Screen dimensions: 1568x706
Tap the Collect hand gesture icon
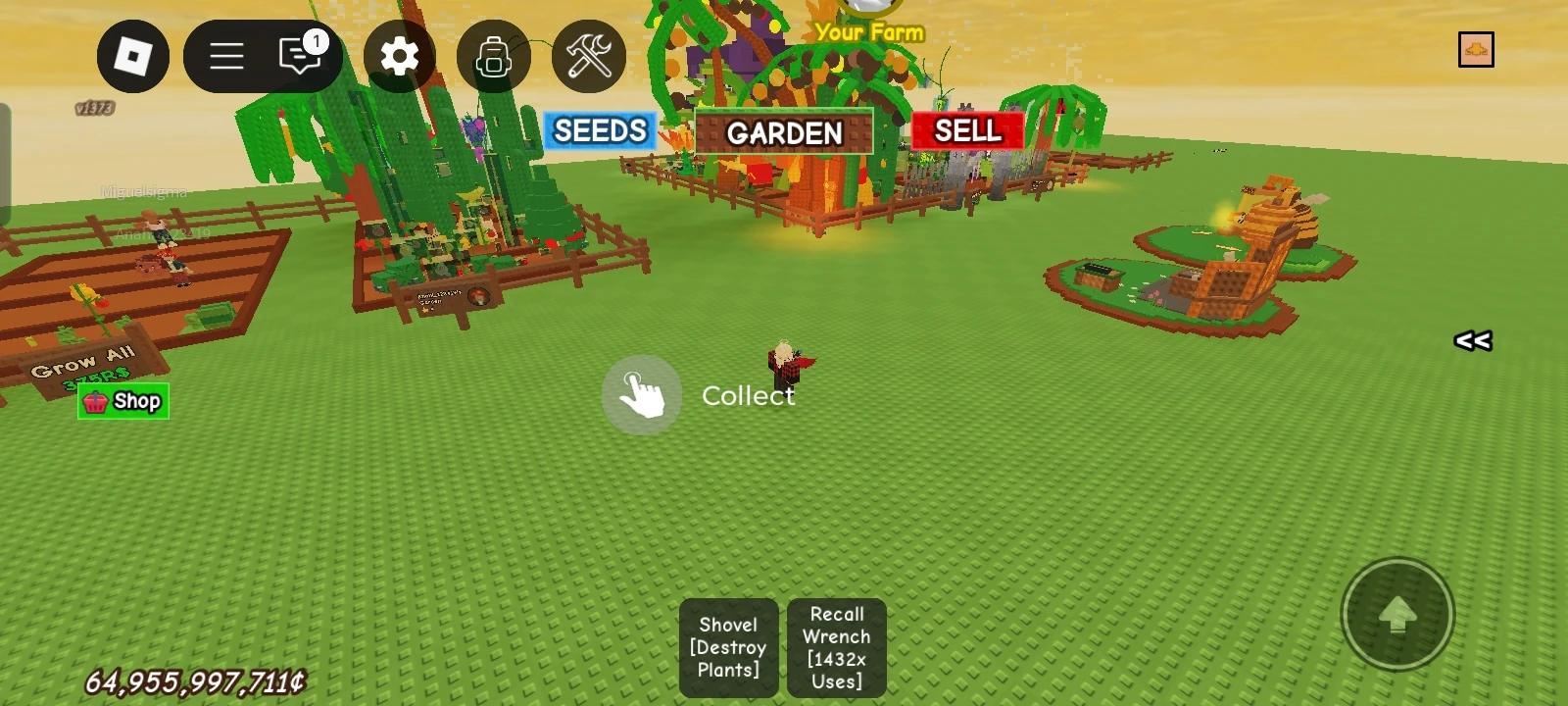(641, 394)
